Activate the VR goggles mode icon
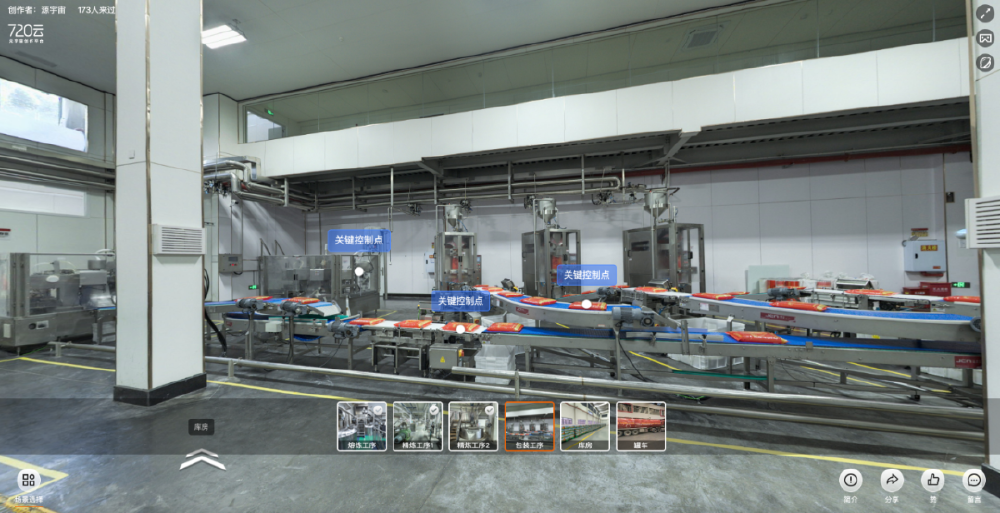This screenshot has width=1000, height=513. pos(985,38)
